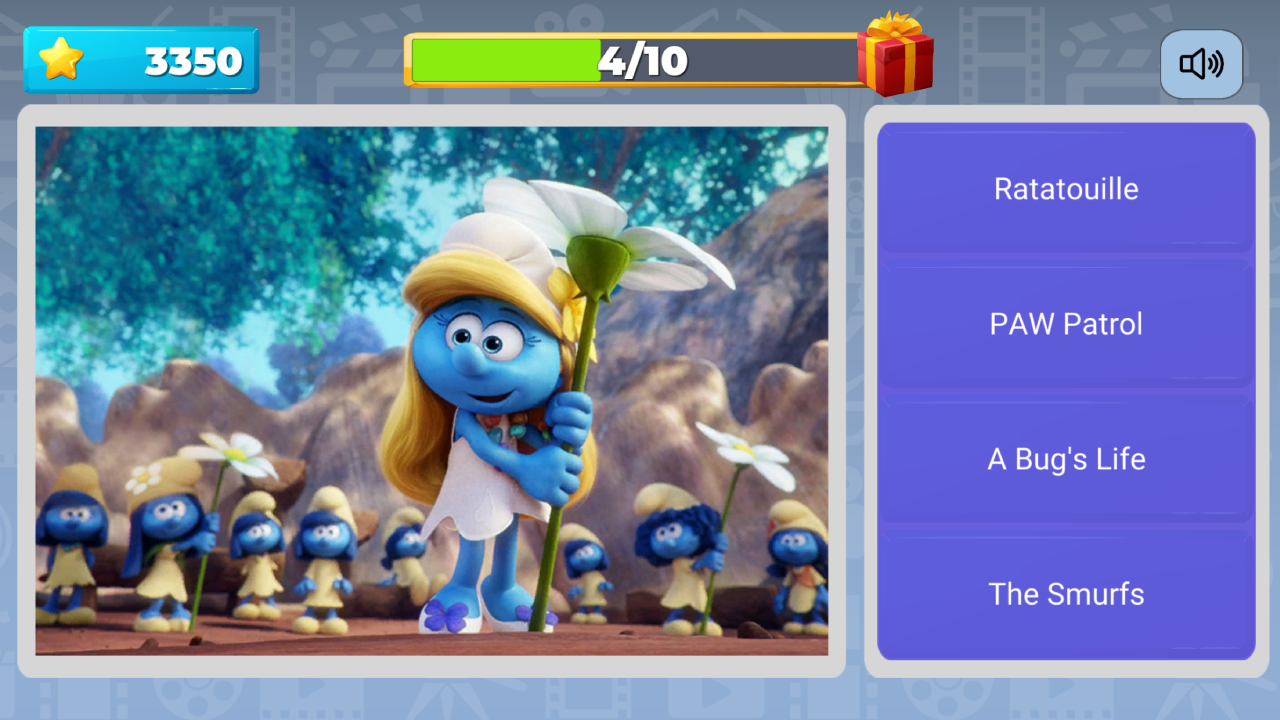The width and height of the screenshot is (1280, 720).
Task: Select the answer The Smurfs
Action: pos(1065,594)
